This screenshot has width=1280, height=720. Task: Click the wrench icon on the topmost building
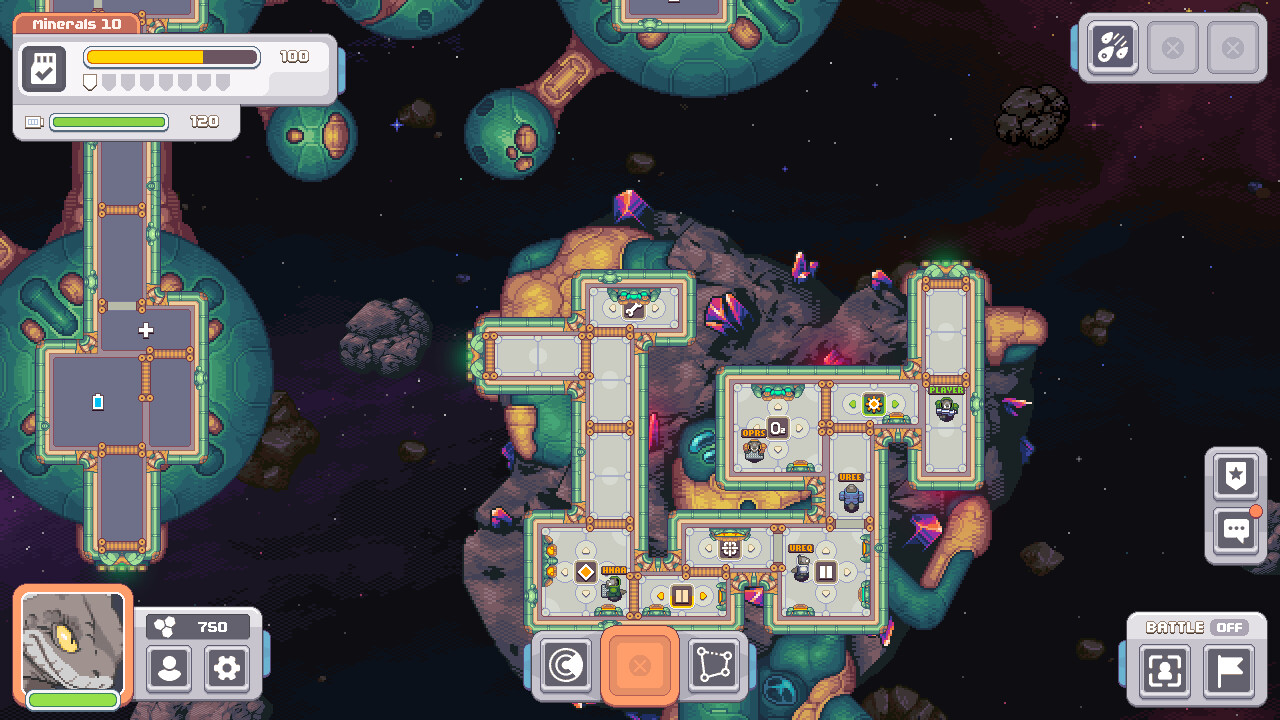point(633,308)
